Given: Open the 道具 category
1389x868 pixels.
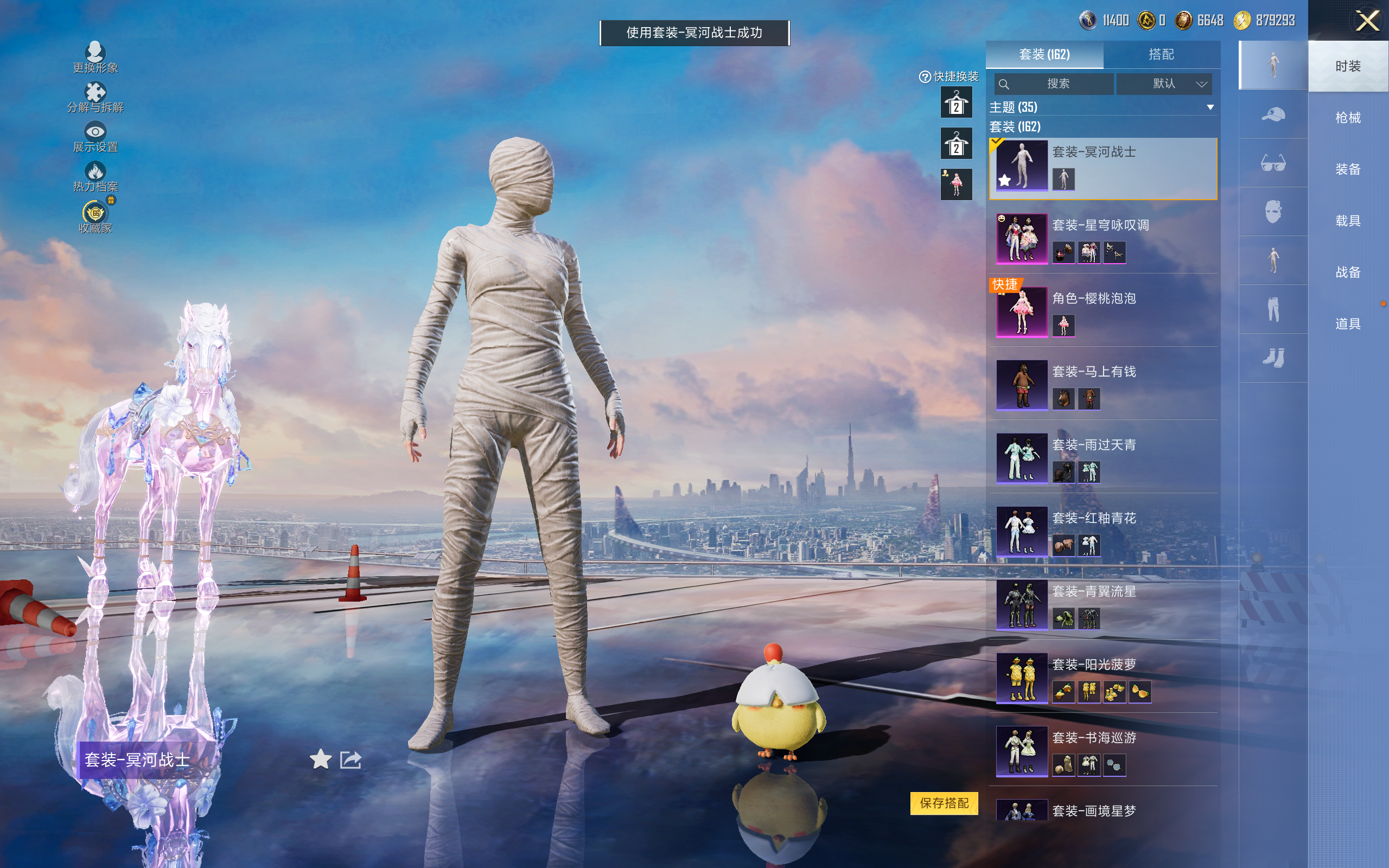Looking at the screenshot, I should 1348,324.
